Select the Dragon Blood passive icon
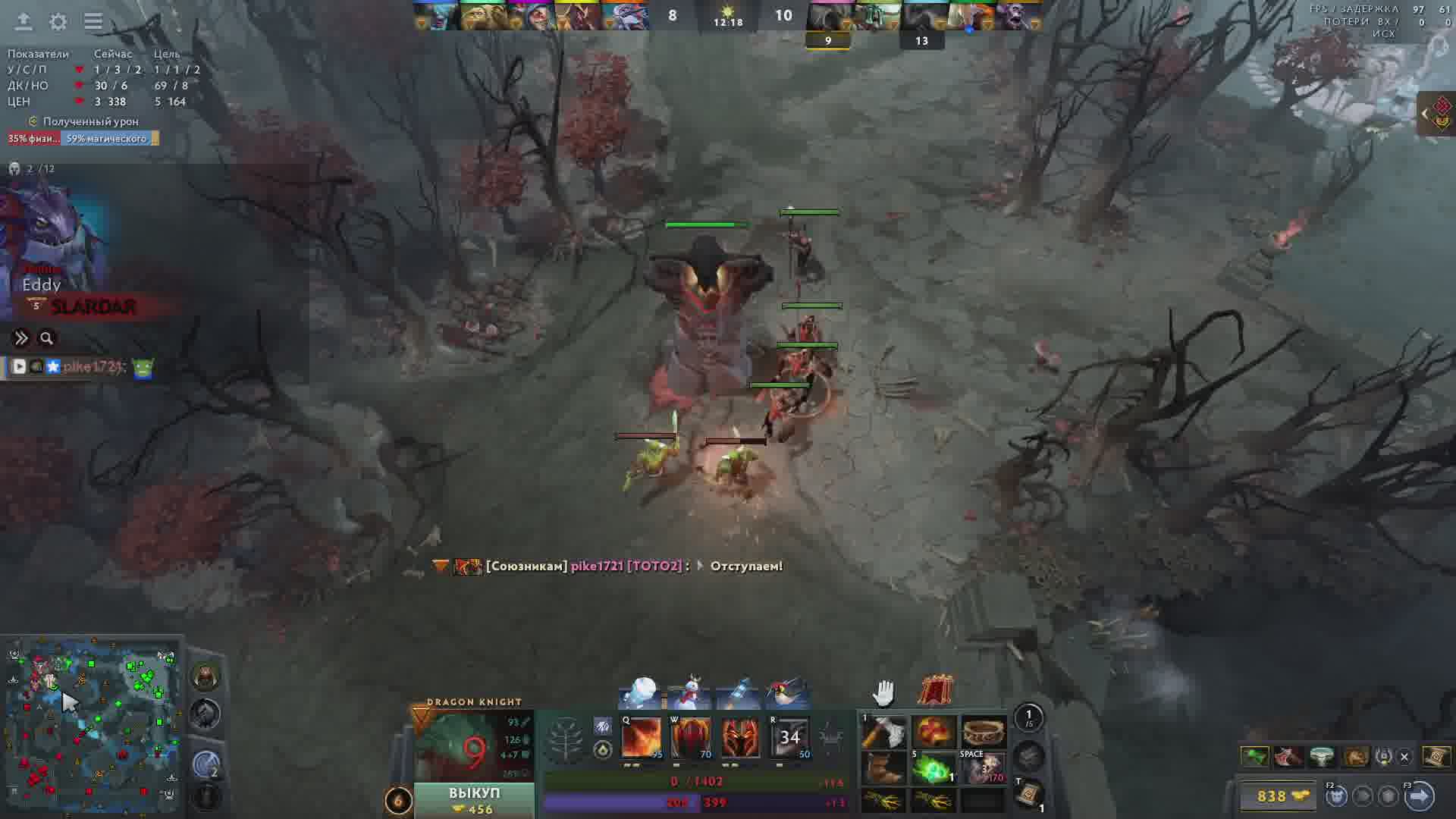The width and height of the screenshot is (1456, 819). [740, 738]
